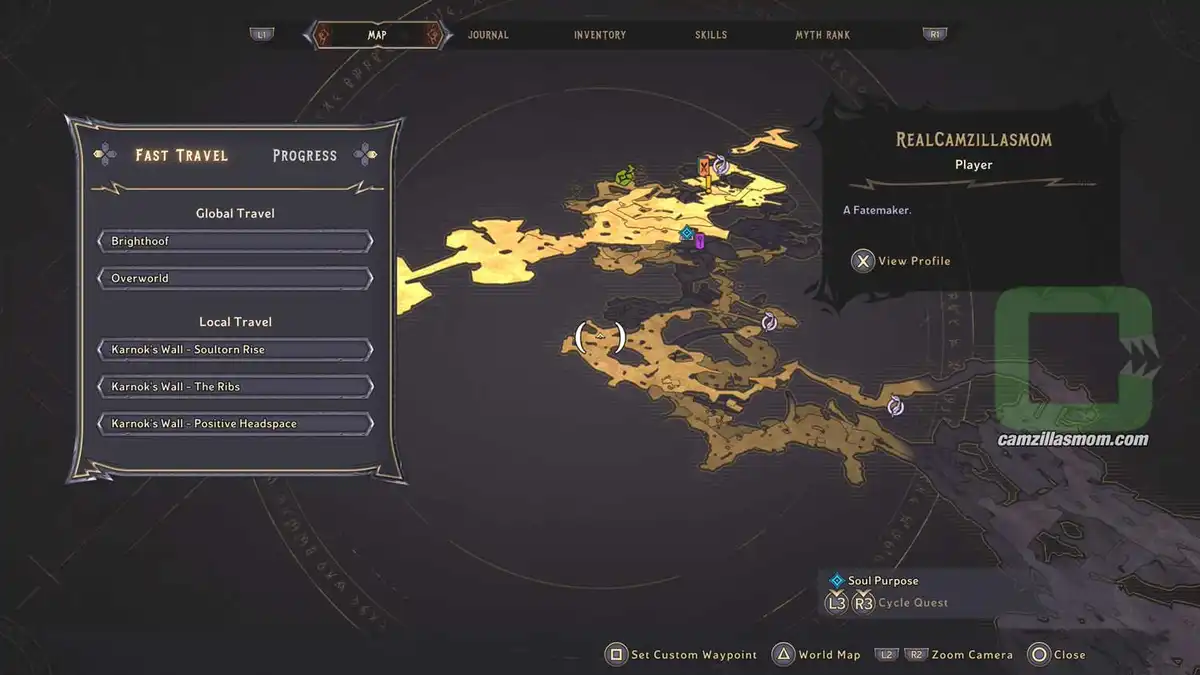This screenshot has width=1200, height=675.
Task: Close the map screen
Action: tap(1057, 655)
